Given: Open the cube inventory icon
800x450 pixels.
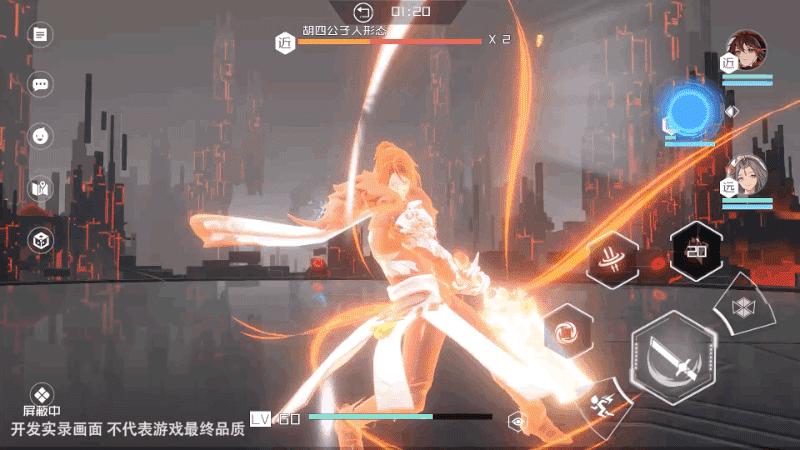Looking at the screenshot, I should [x=40, y=240].
